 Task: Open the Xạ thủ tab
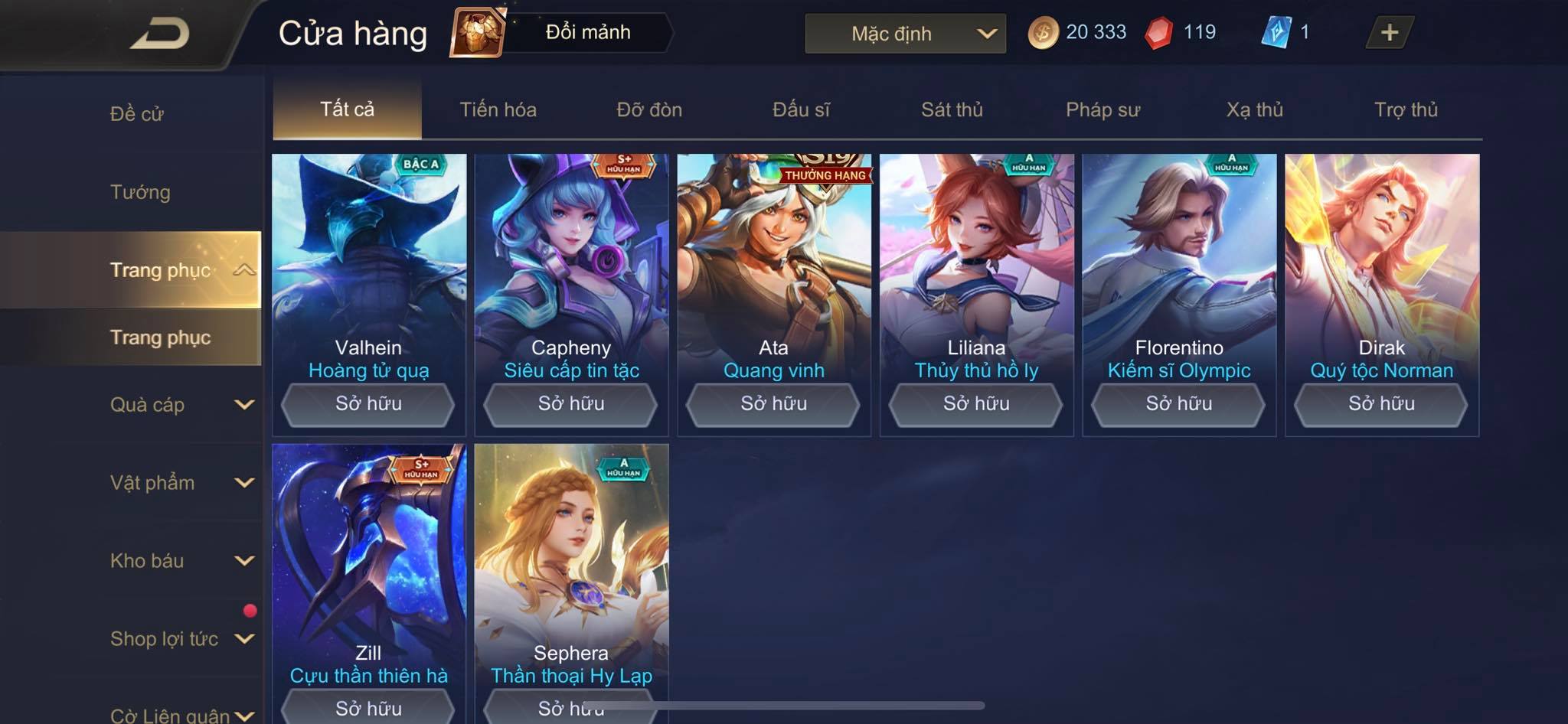click(x=1254, y=109)
